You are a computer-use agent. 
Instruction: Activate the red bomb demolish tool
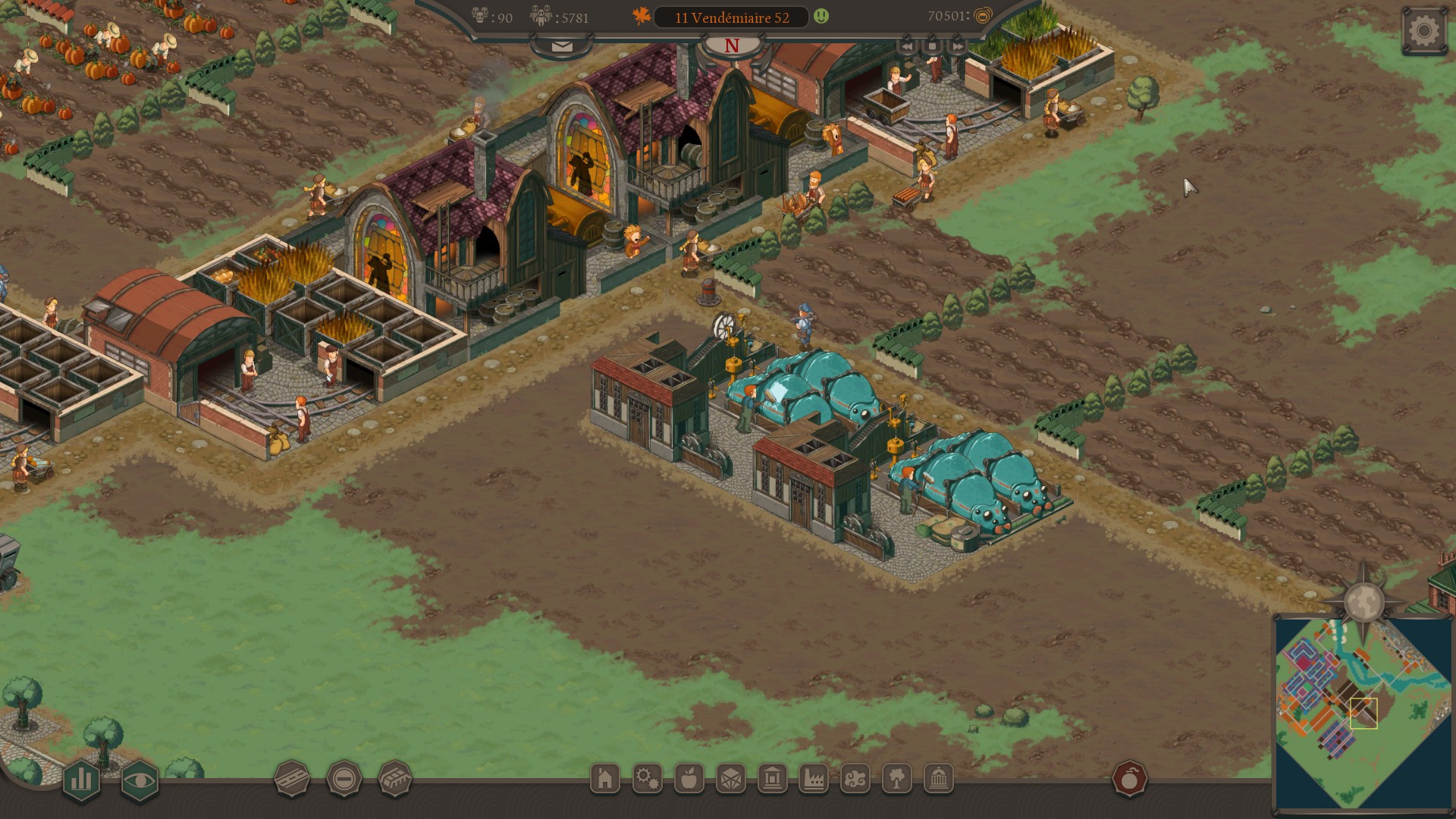coord(1130,779)
